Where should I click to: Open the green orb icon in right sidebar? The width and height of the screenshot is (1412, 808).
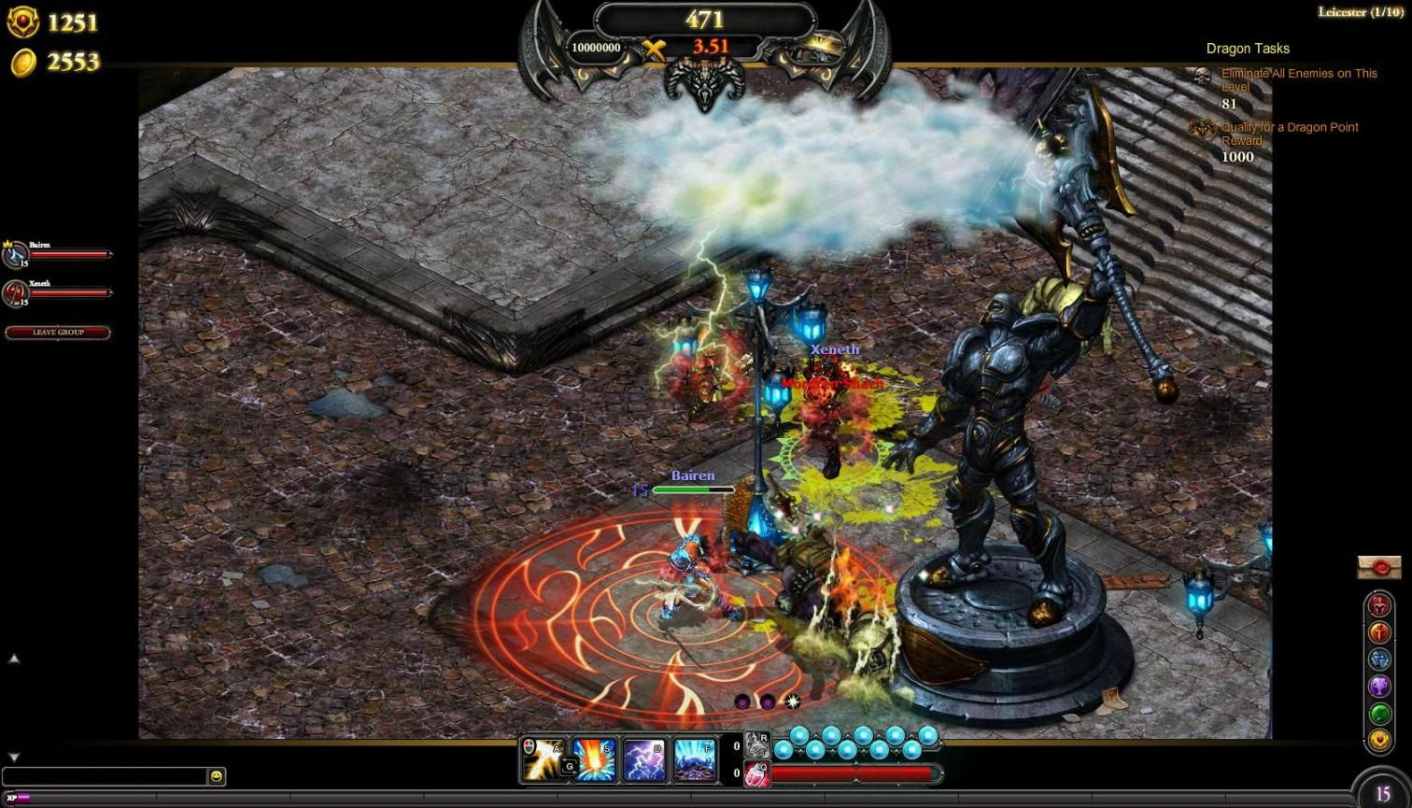point(1380,711)
